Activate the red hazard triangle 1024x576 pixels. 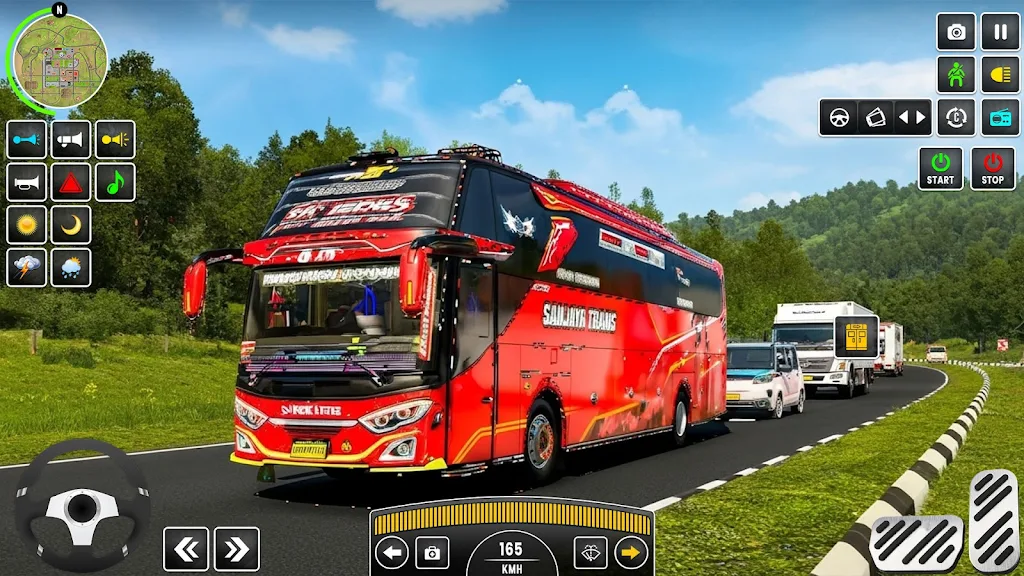point(71,182)
